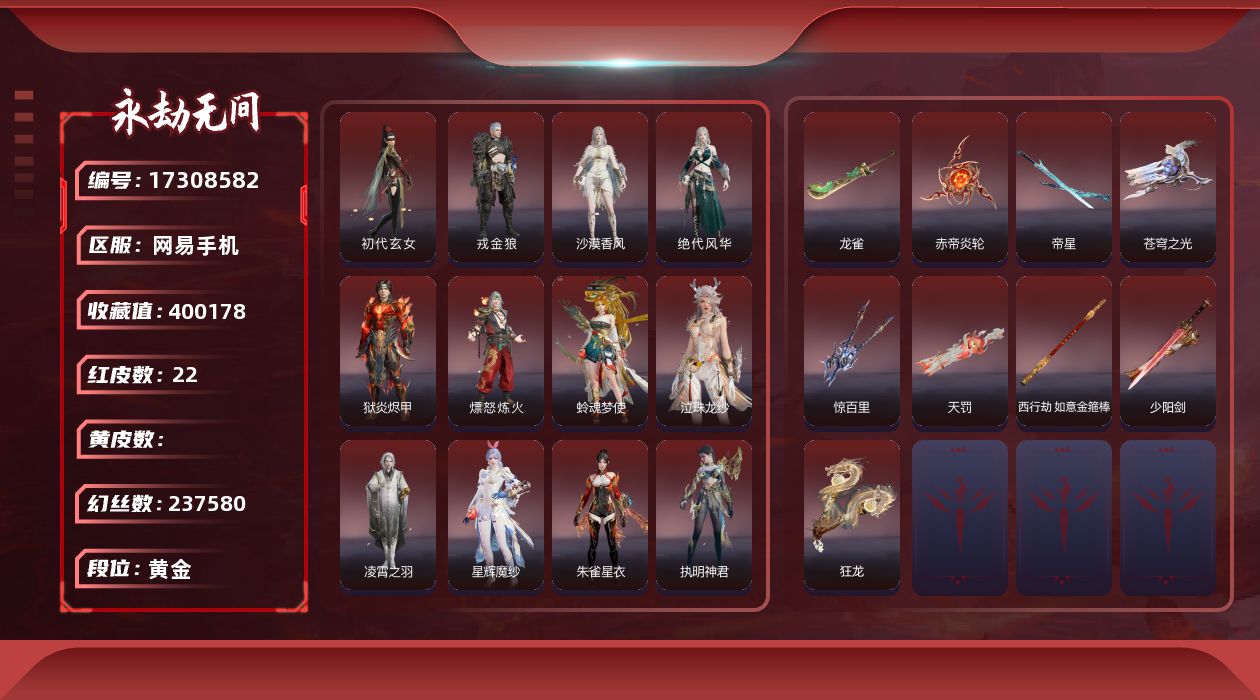Open the 苍穹之光 weapon card
1260x700 pixels.
[1168, 187]
